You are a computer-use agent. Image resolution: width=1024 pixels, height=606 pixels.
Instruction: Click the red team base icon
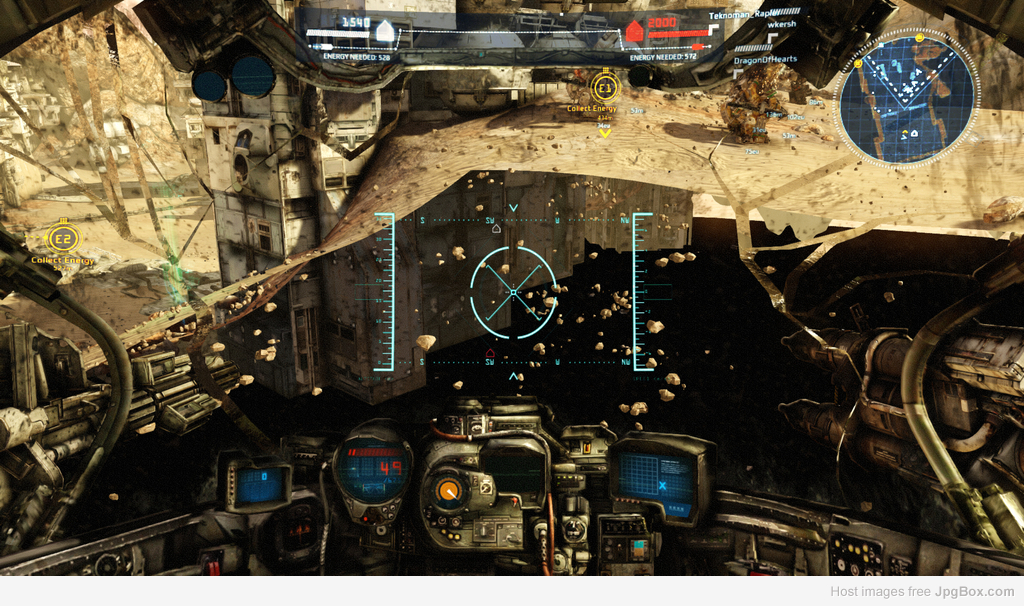(x=633, y=32)
